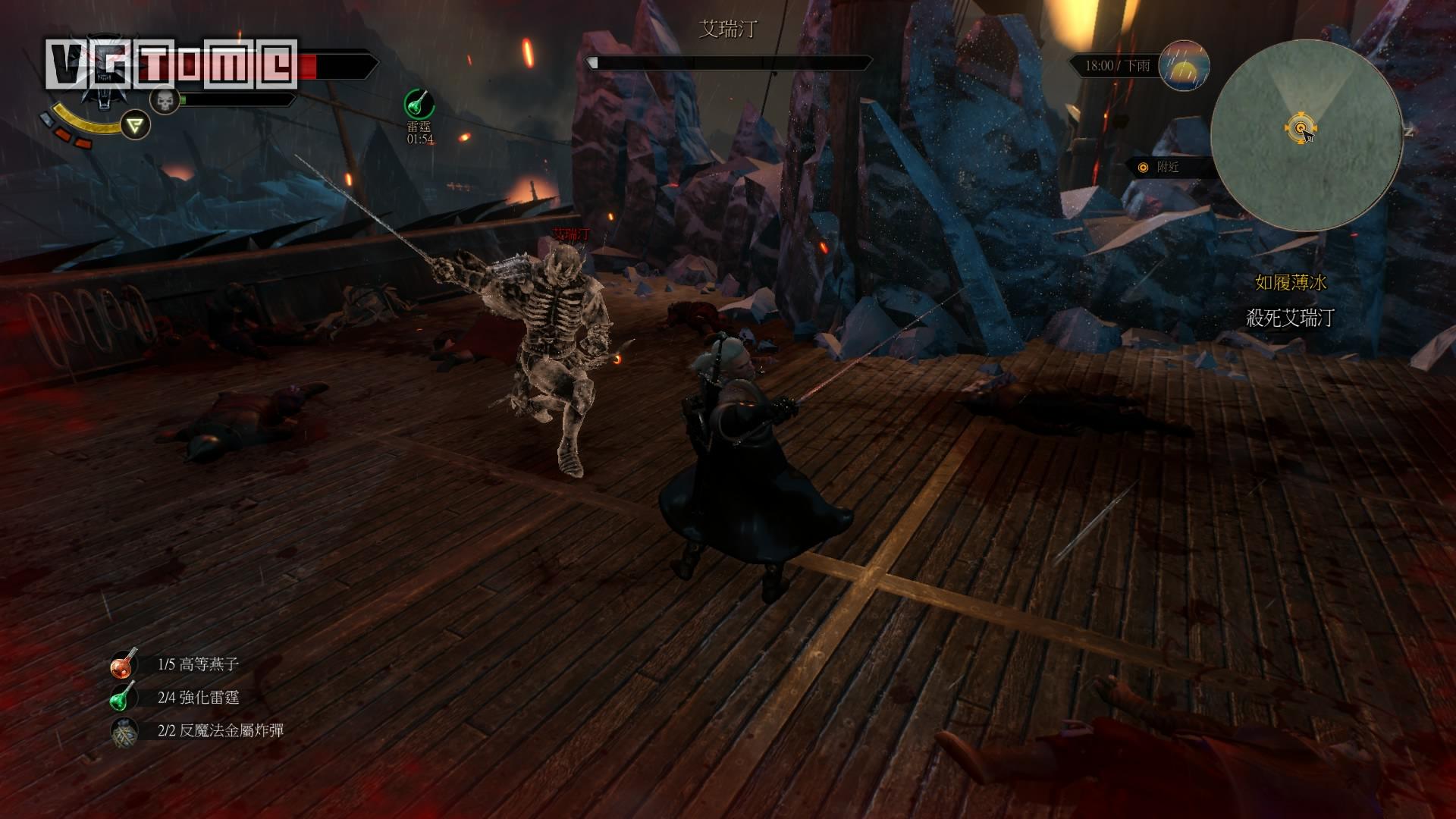
Task: Select the Superior Swallow potion slot
Action: (124, 664)
